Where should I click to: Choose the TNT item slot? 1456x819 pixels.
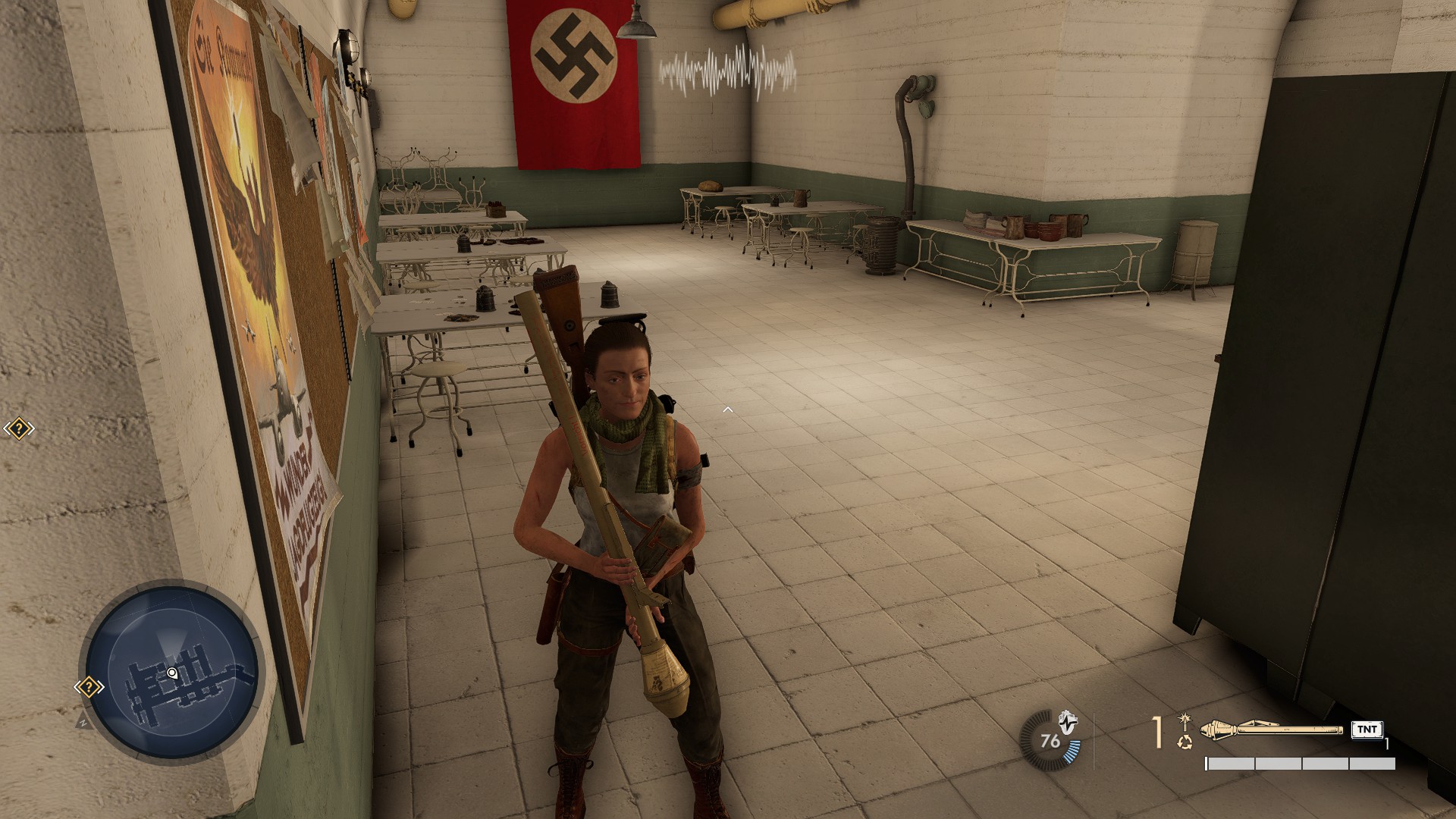1367,730
